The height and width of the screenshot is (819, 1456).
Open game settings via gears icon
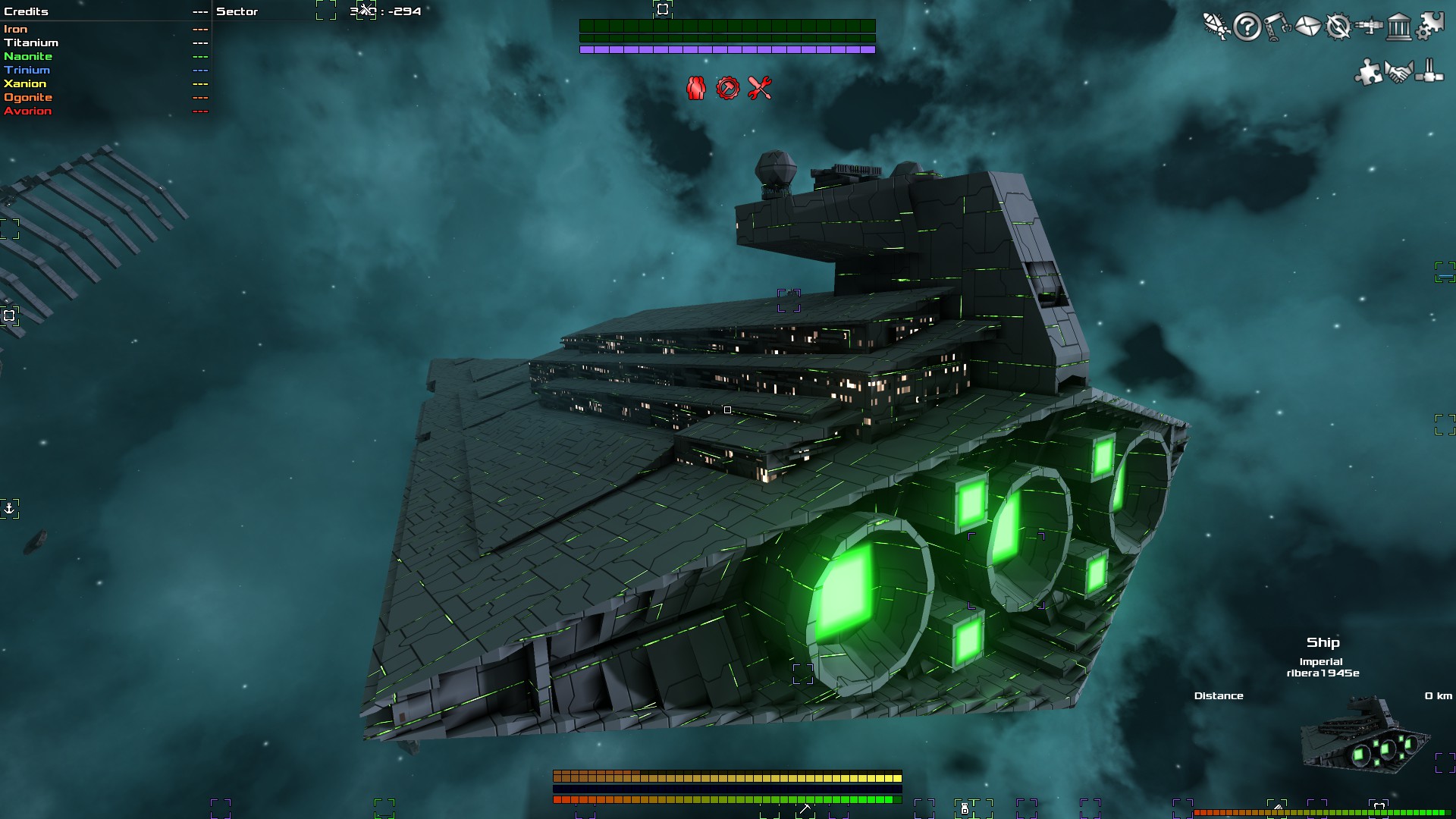[1428, 27]
